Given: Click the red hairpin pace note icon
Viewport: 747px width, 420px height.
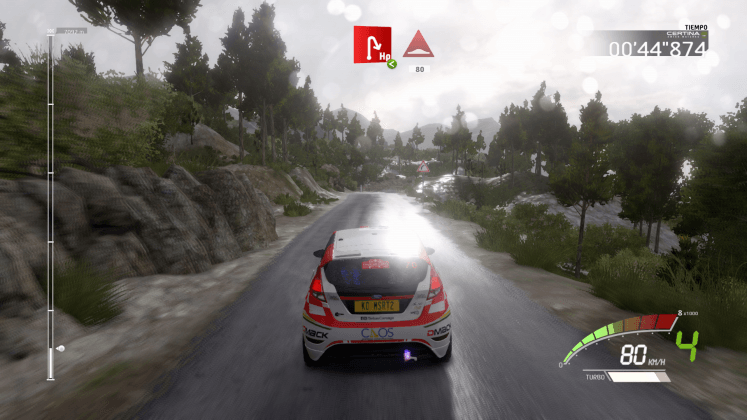Looking at the screenshot, I should pos(372,44).
